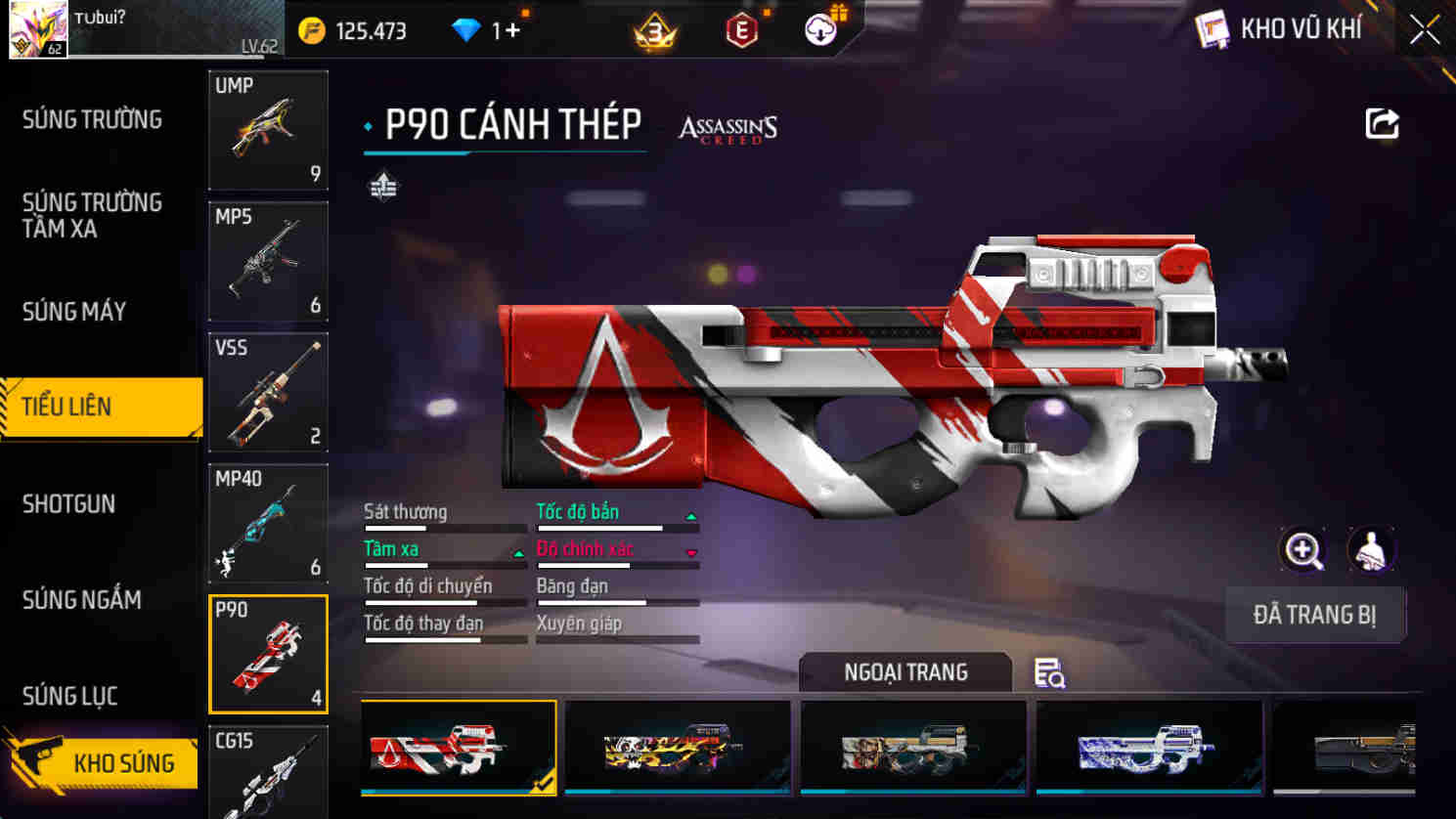The height and width of the screenshot is (819, 1456).
Task: Open the share icon beside P90 Cánh Thép
Action: pos(1383,119)
